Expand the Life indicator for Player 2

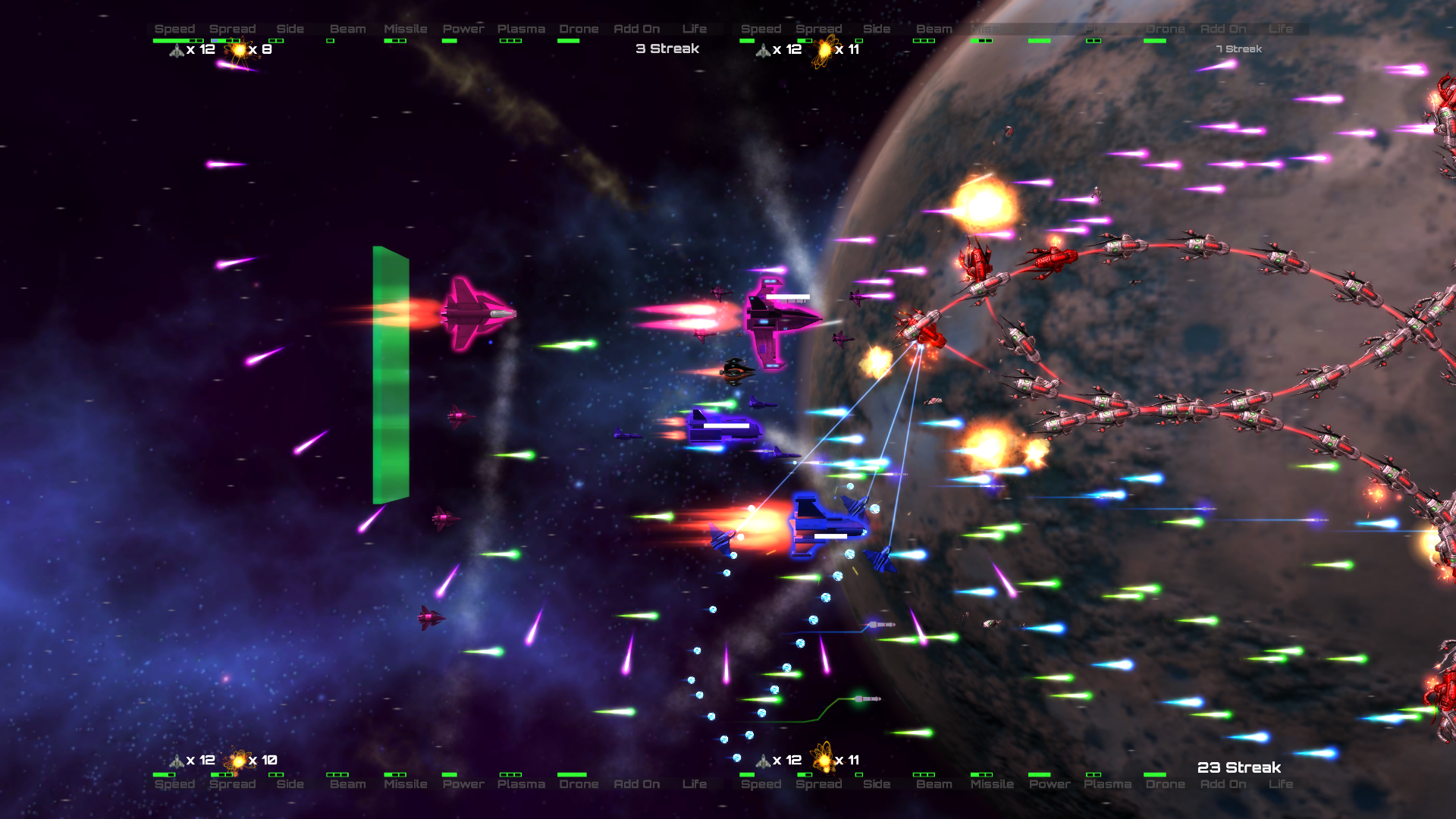[x=1282, y=28]
